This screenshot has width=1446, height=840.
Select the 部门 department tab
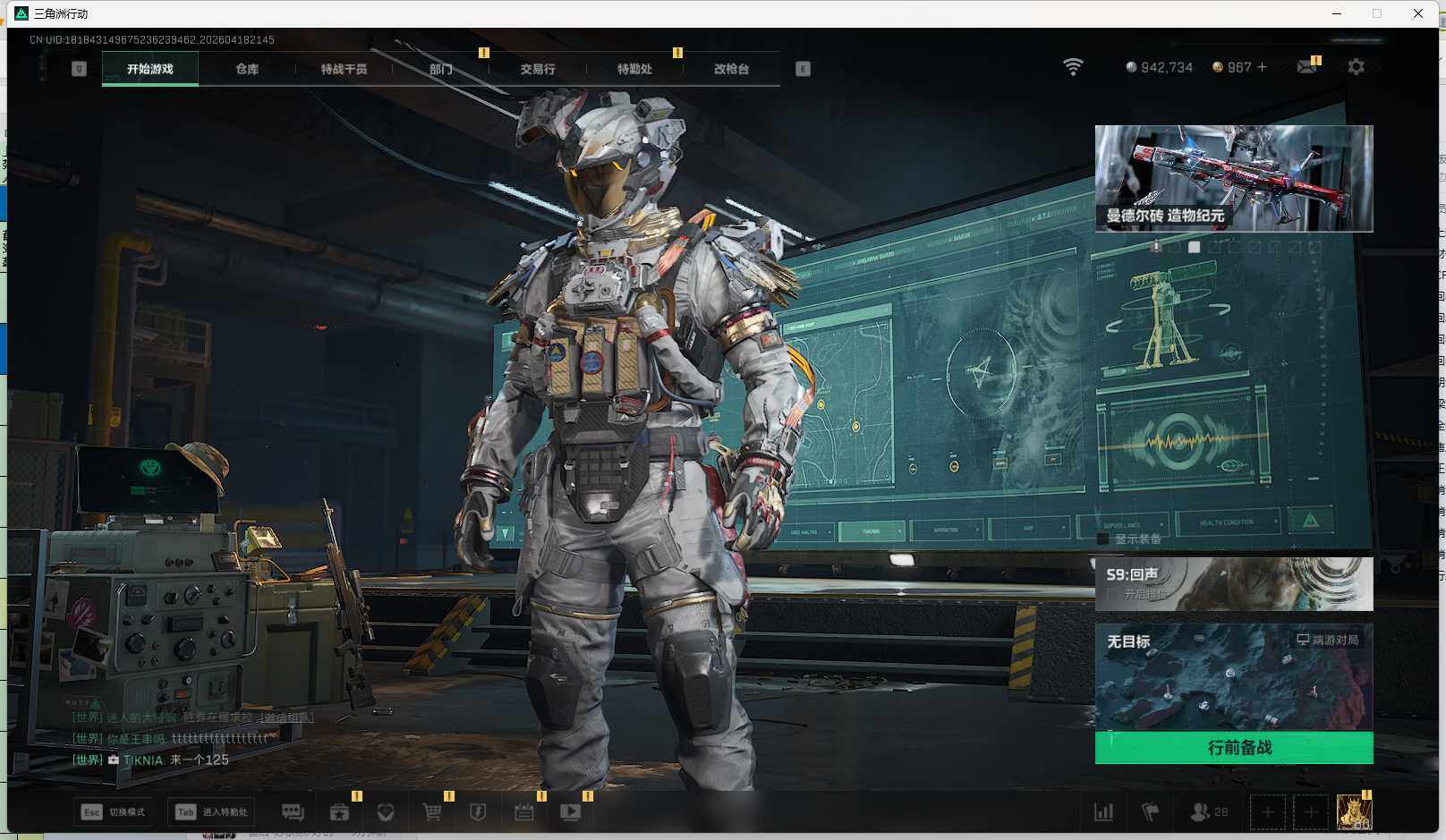point(440,69)
